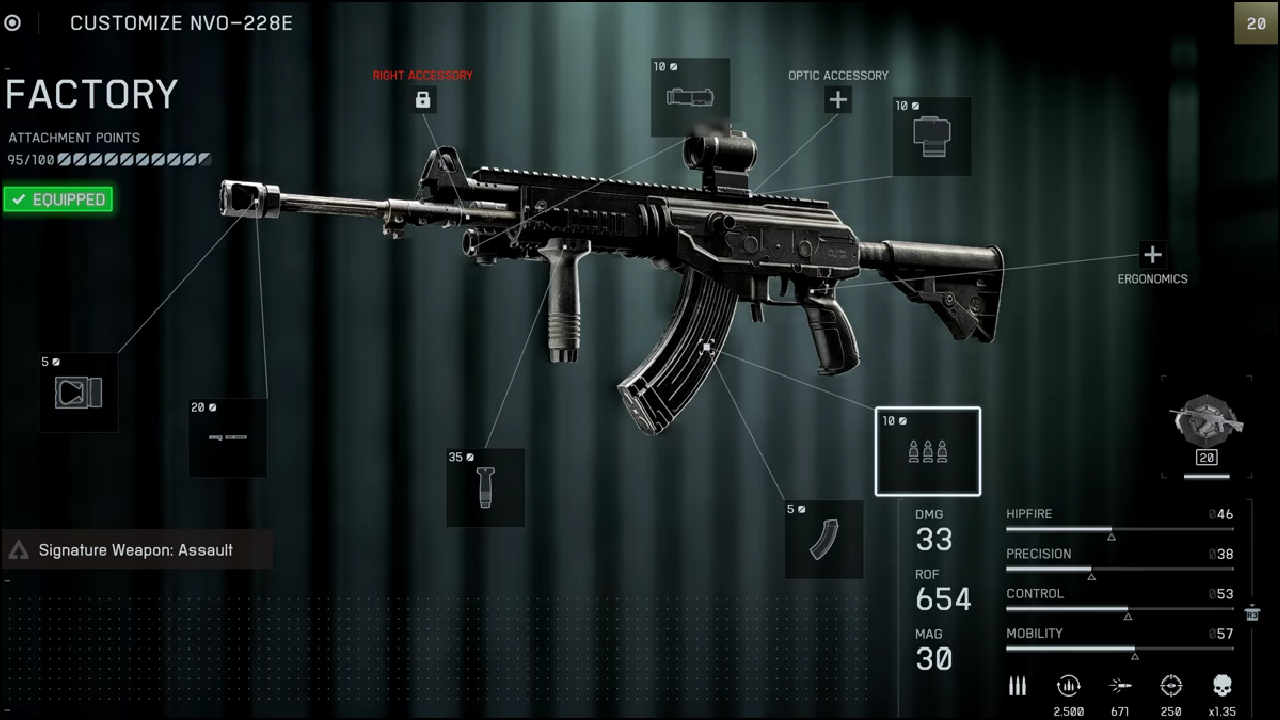Image resolution: width=1280 pixels, height=720 pixels.
Task: Add an Optic Accessory attachment
Action: [838, 99]
